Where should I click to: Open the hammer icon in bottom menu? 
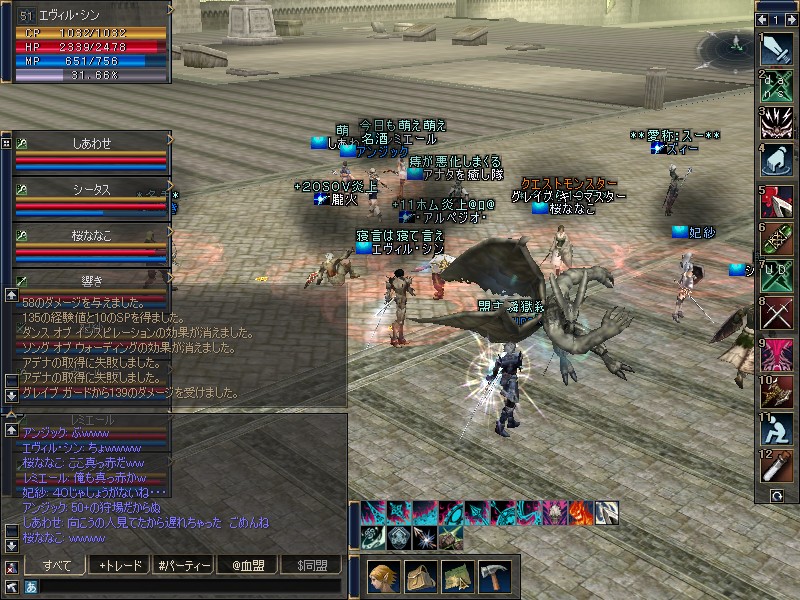click(494, 577)
